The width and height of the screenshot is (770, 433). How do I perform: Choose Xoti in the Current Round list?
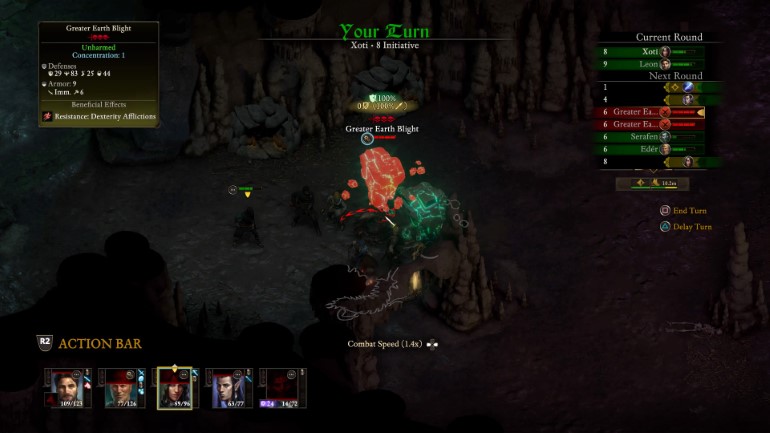pos(651,51)
